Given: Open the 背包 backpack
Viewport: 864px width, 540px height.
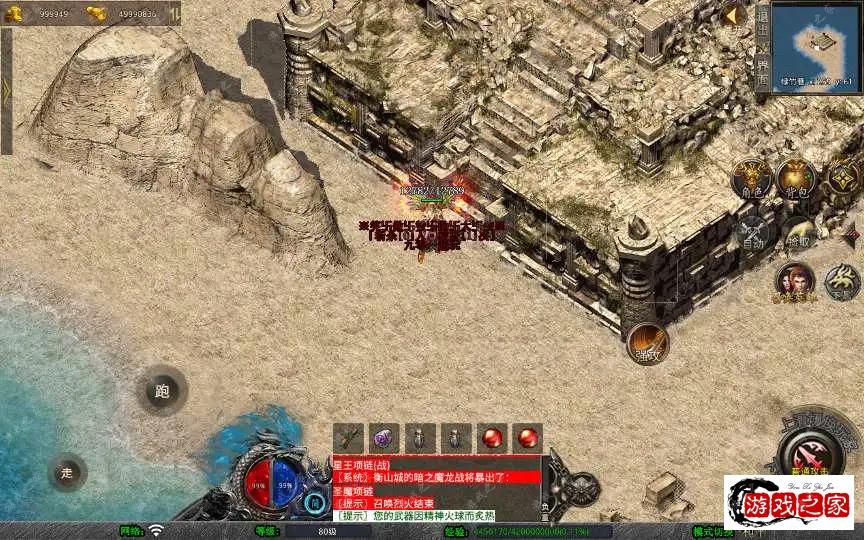Looking at the screenshot, I should (797, 179).
